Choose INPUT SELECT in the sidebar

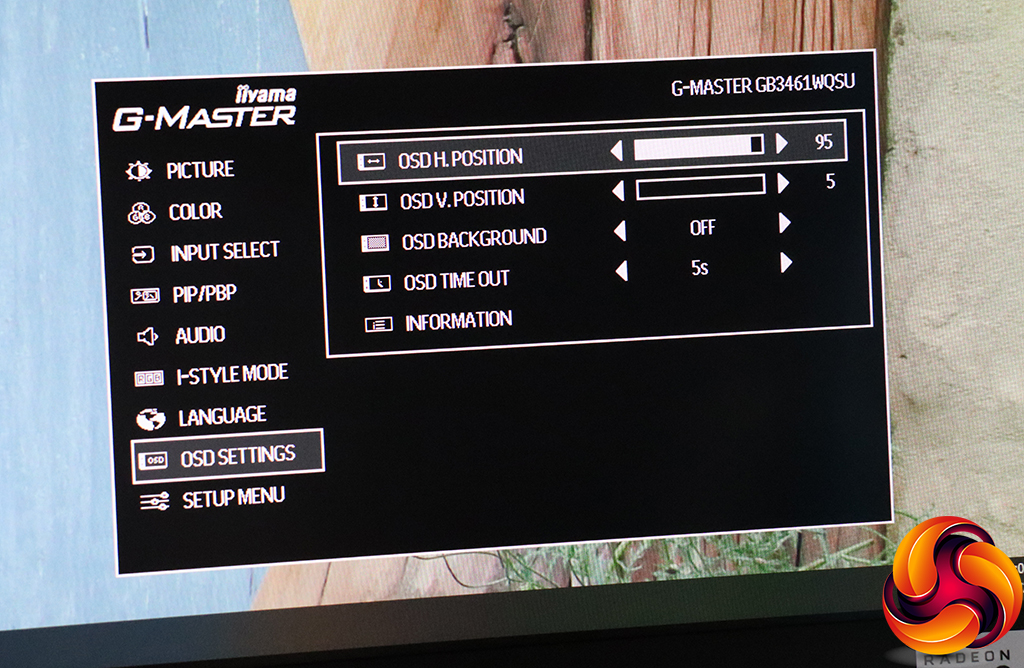point(224,252)
